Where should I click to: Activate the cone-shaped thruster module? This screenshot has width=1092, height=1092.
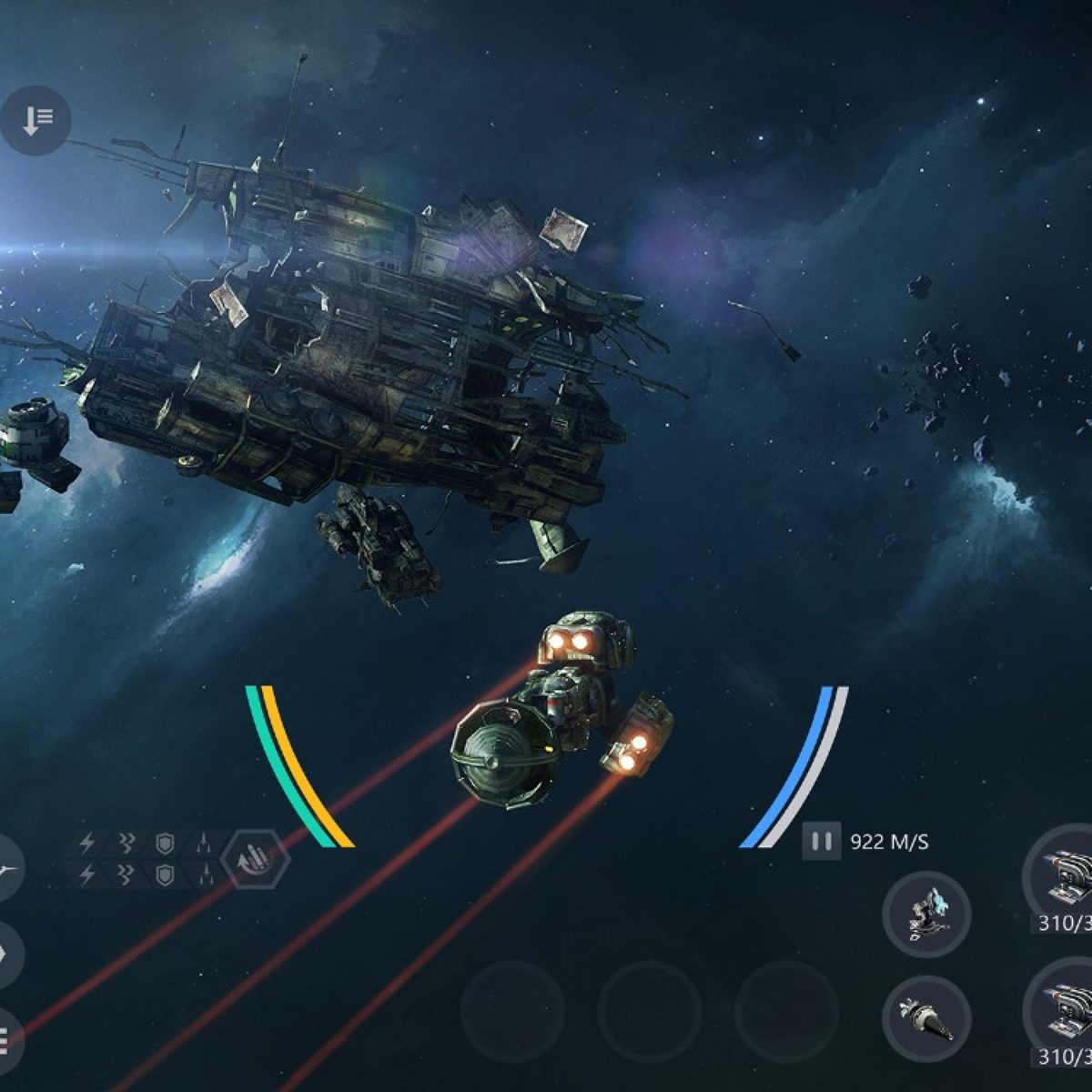[x=926, y=1019]
